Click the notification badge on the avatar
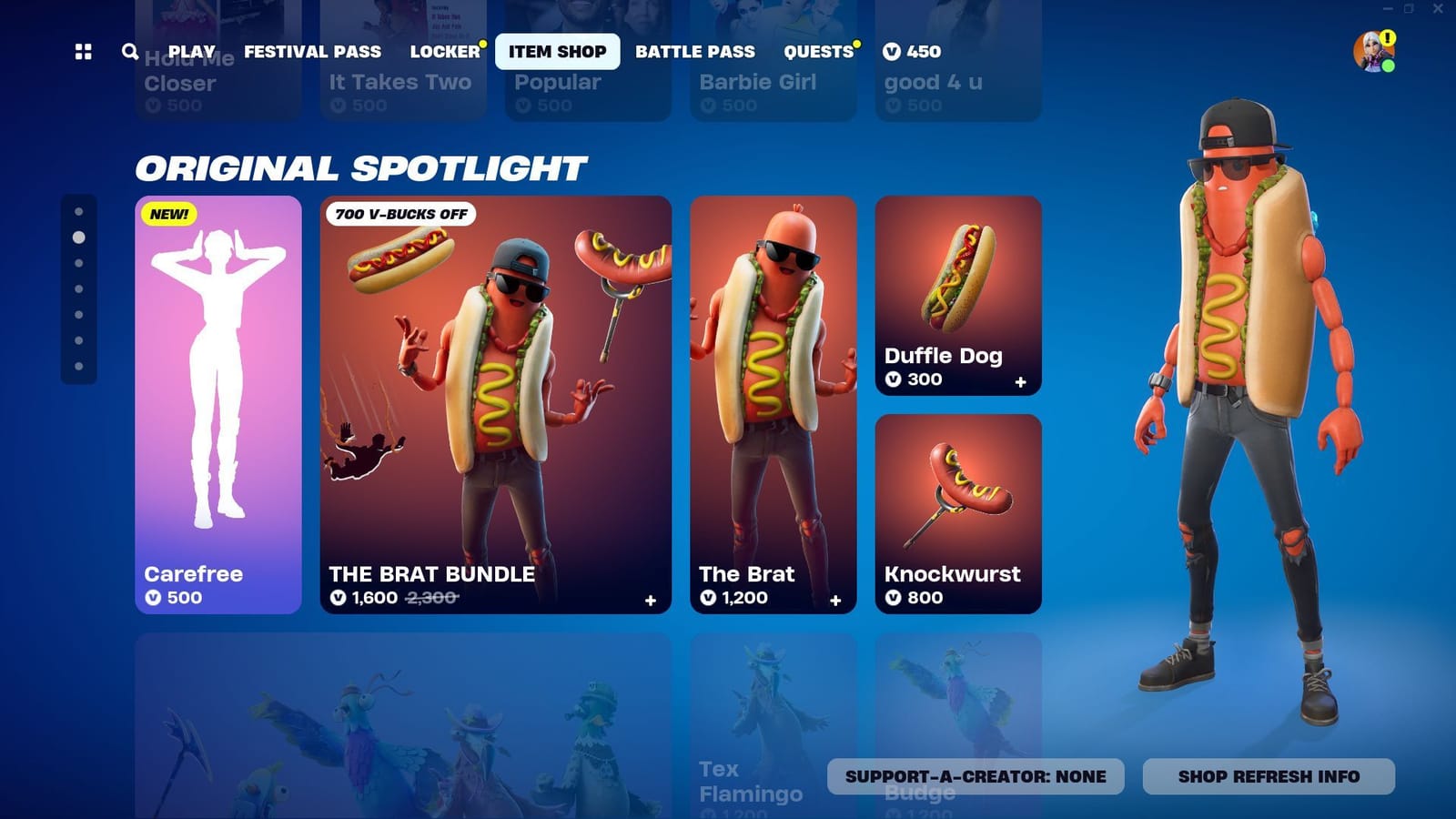1456x819 pixels. [1387, 38]
